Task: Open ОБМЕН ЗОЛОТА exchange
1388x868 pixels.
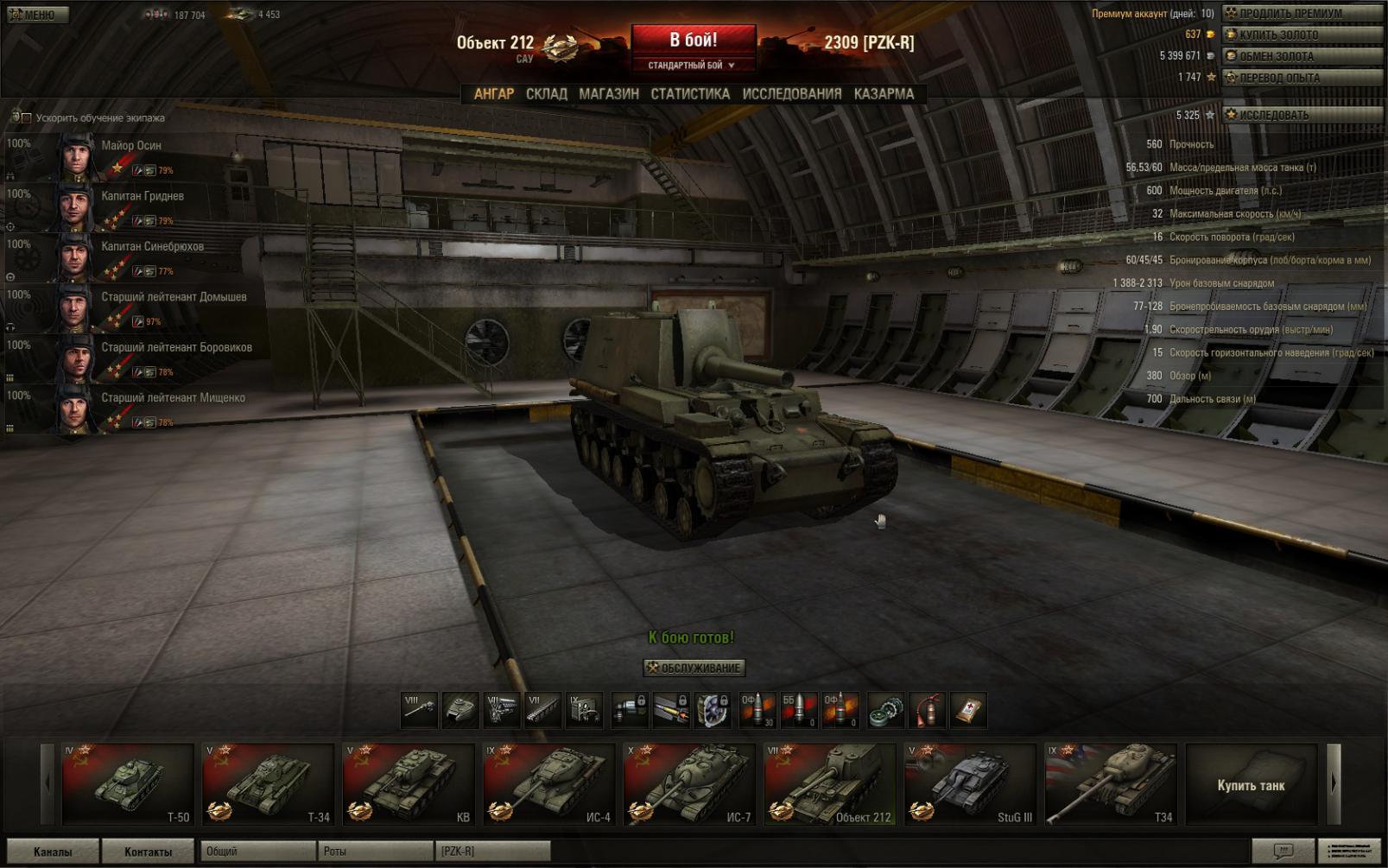Action: point(1302,56)
